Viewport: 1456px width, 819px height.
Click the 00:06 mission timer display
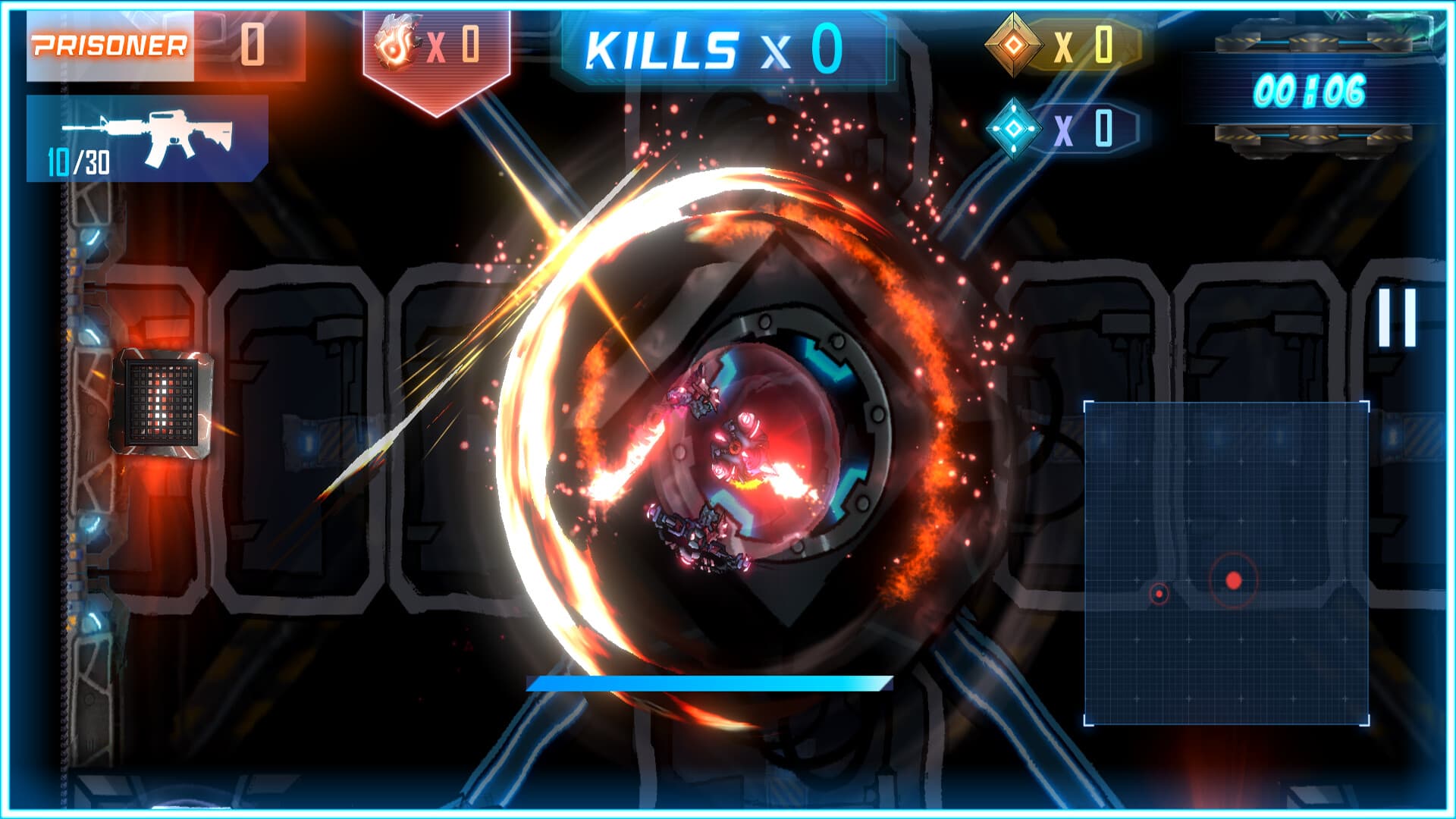coord(1312,89)
